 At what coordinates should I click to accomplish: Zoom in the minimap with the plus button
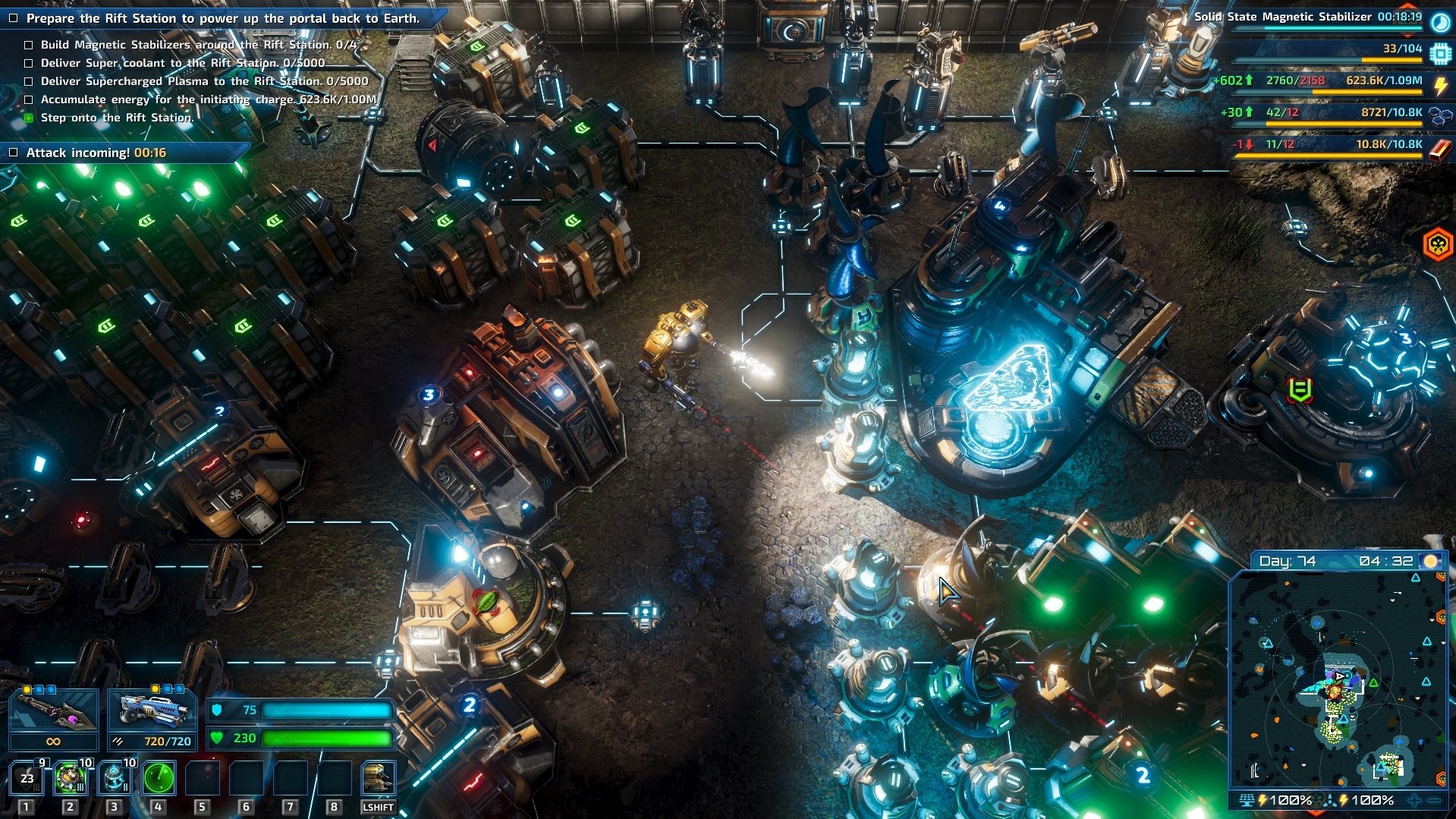1414,800
